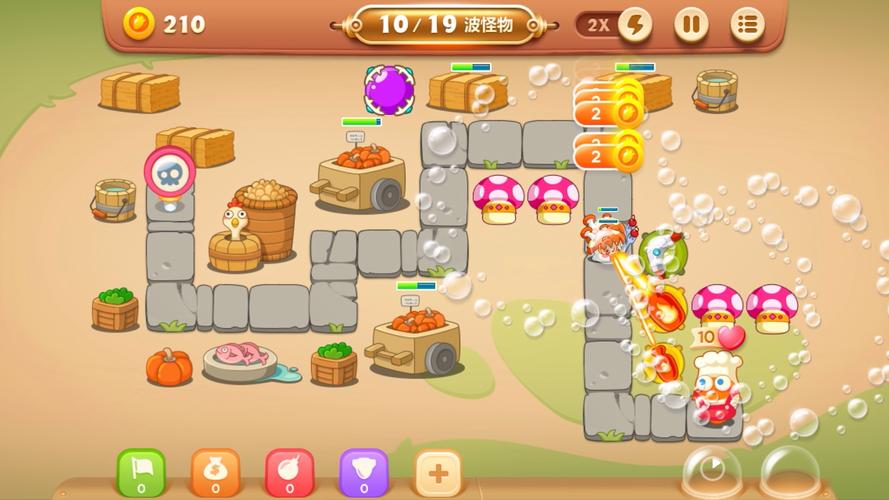This screenshot has width=889, height=500.
Task: Pause the game
Action: coord(690,24)
